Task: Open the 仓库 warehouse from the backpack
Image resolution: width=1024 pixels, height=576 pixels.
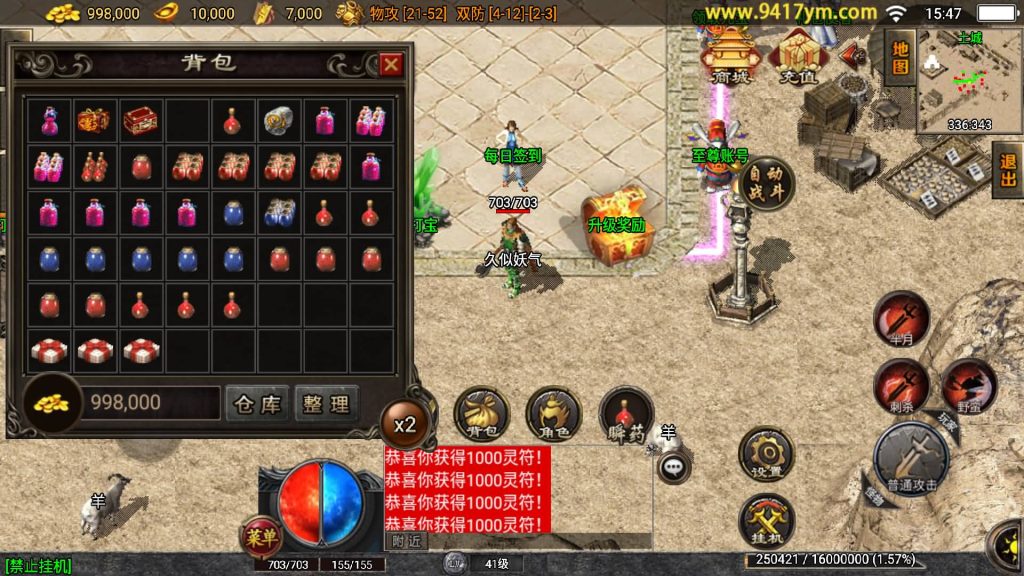Action: coord(257,403)
